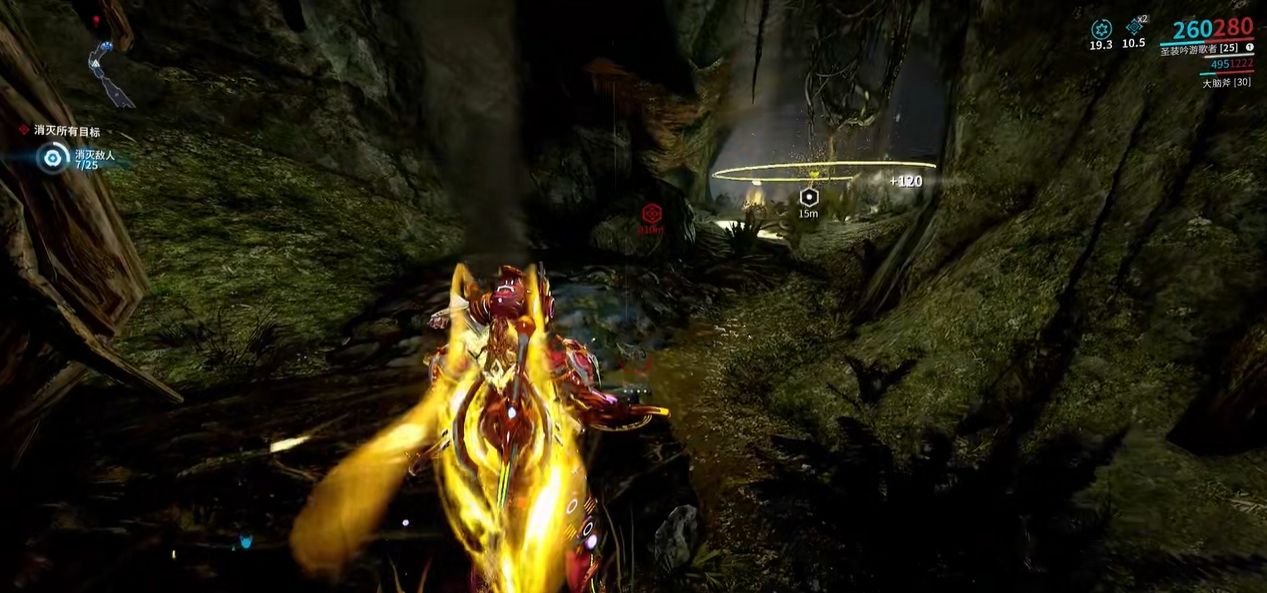Click the 圣装吟游歌者 warframe name label
The width and height of the screenshot is (1267, 593).
[x=1198, y=49]
